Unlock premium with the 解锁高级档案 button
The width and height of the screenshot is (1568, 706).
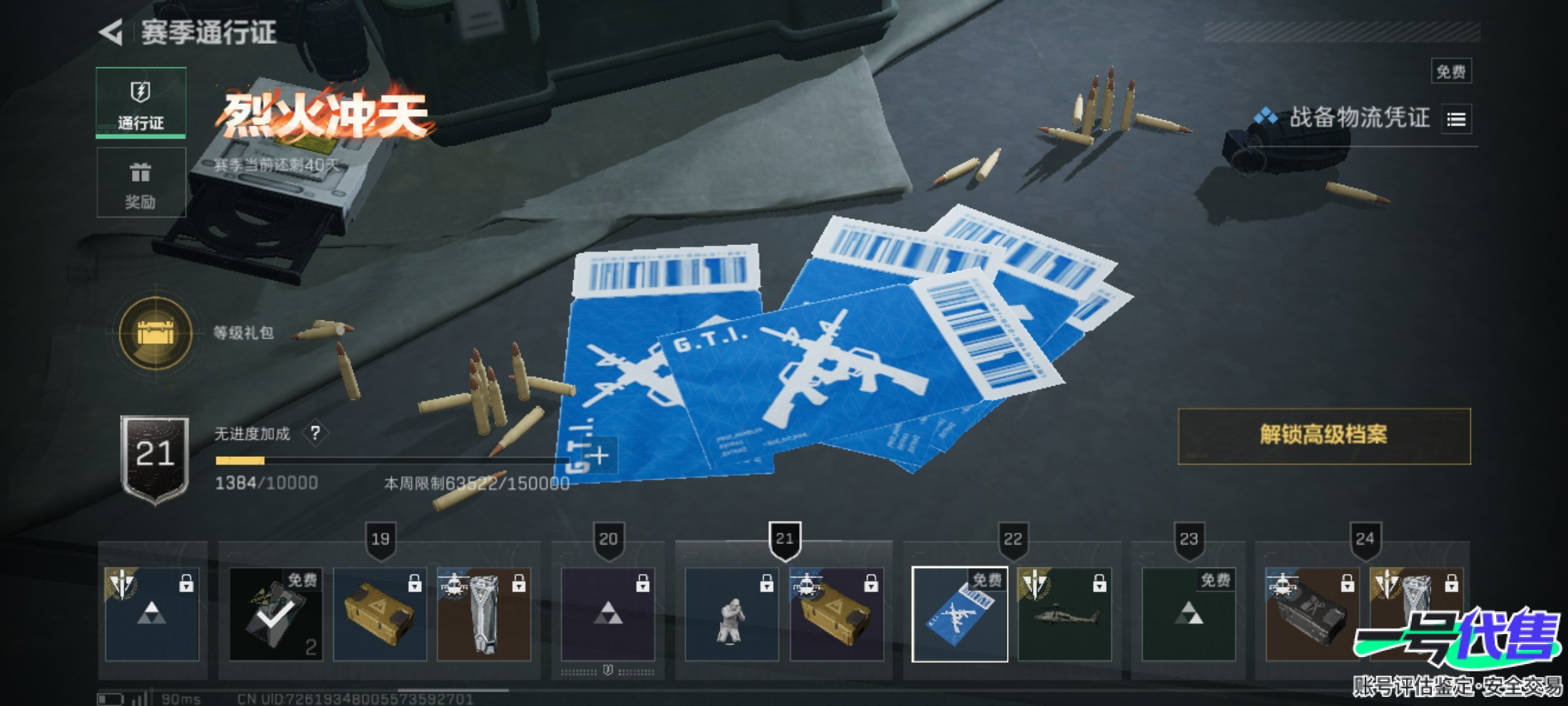(x=1324, y=436)
